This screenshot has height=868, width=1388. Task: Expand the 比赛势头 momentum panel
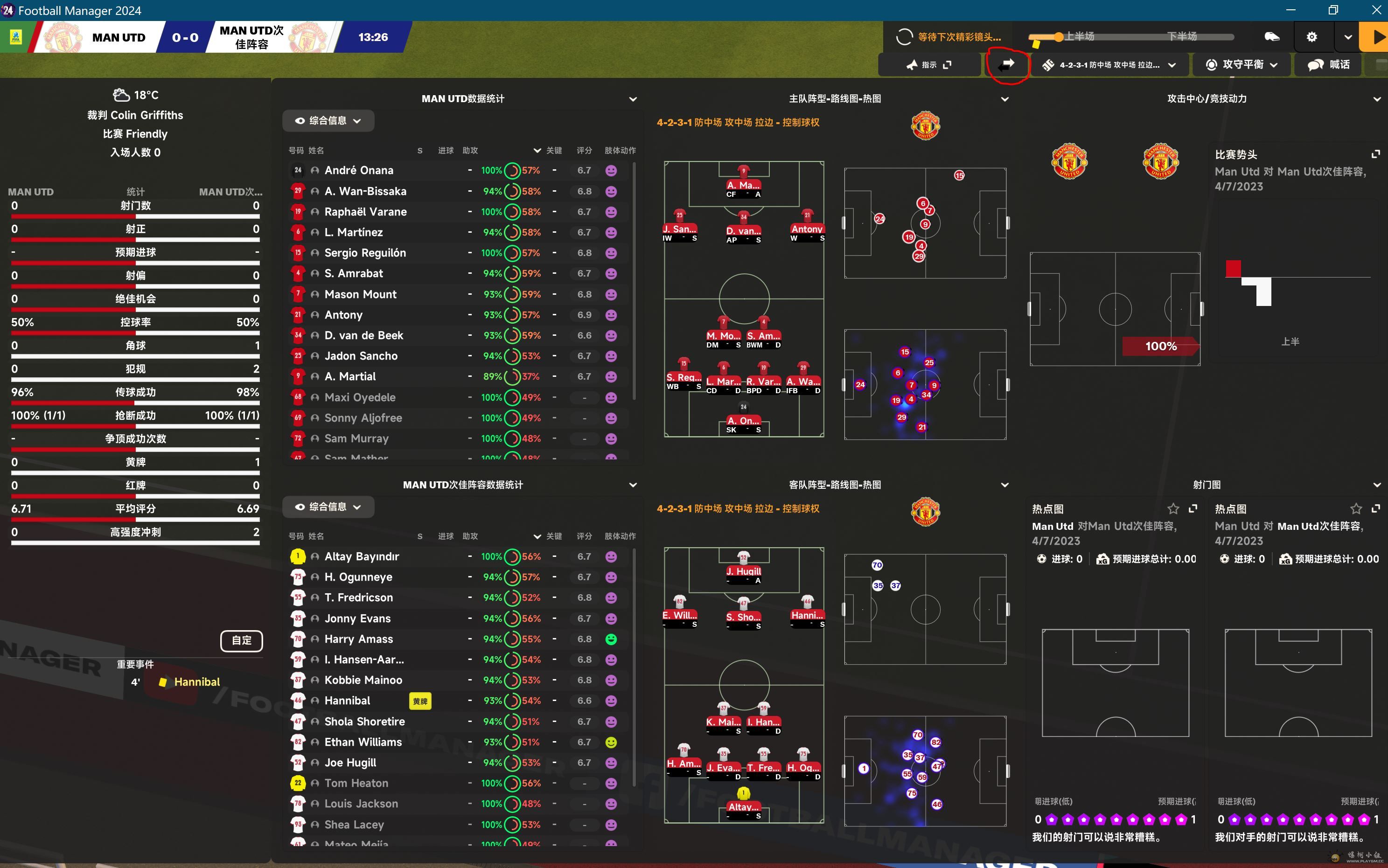coord(1375,154)
